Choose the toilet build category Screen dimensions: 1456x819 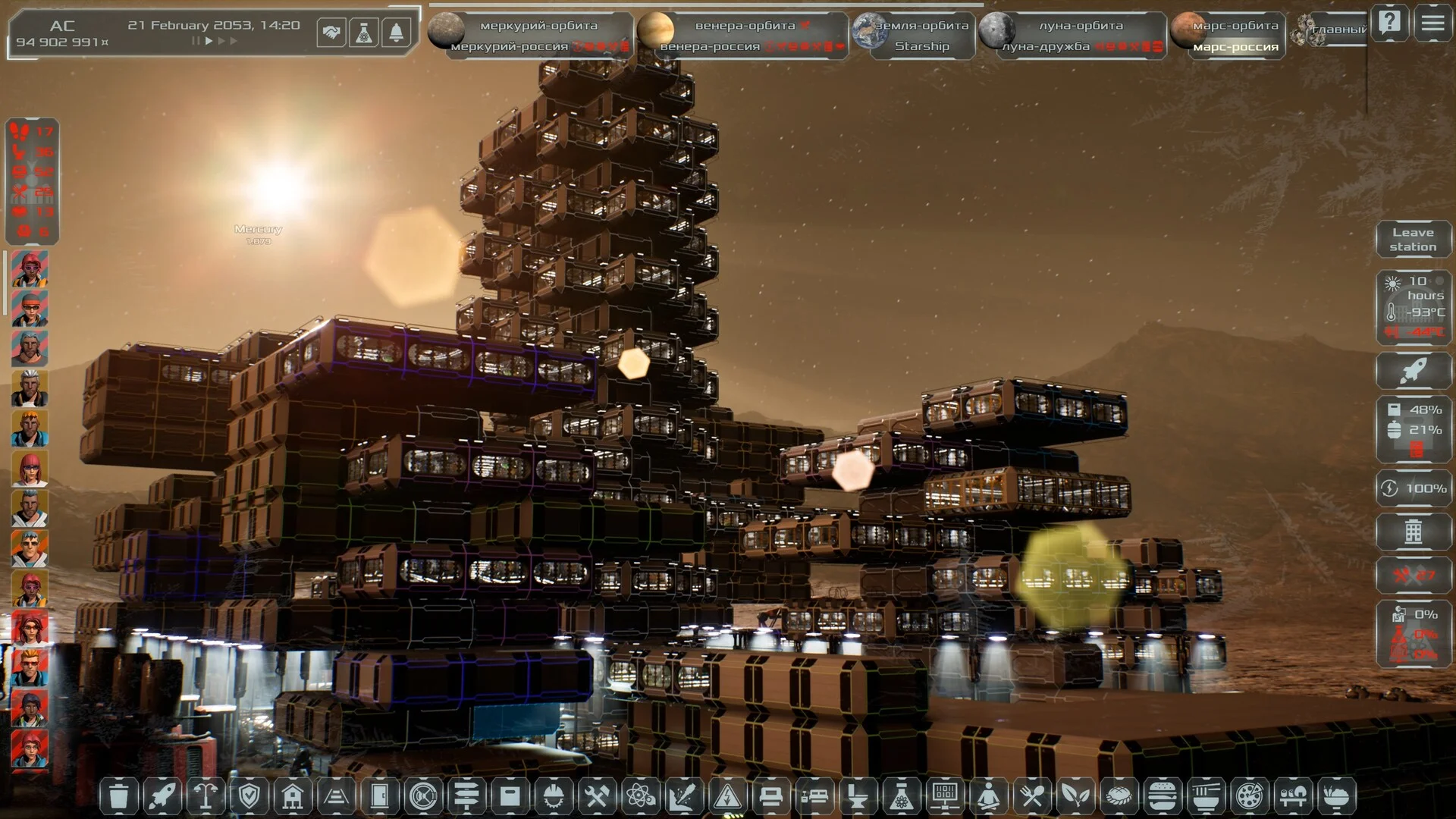pyautogui.click(x=858, y=796)
